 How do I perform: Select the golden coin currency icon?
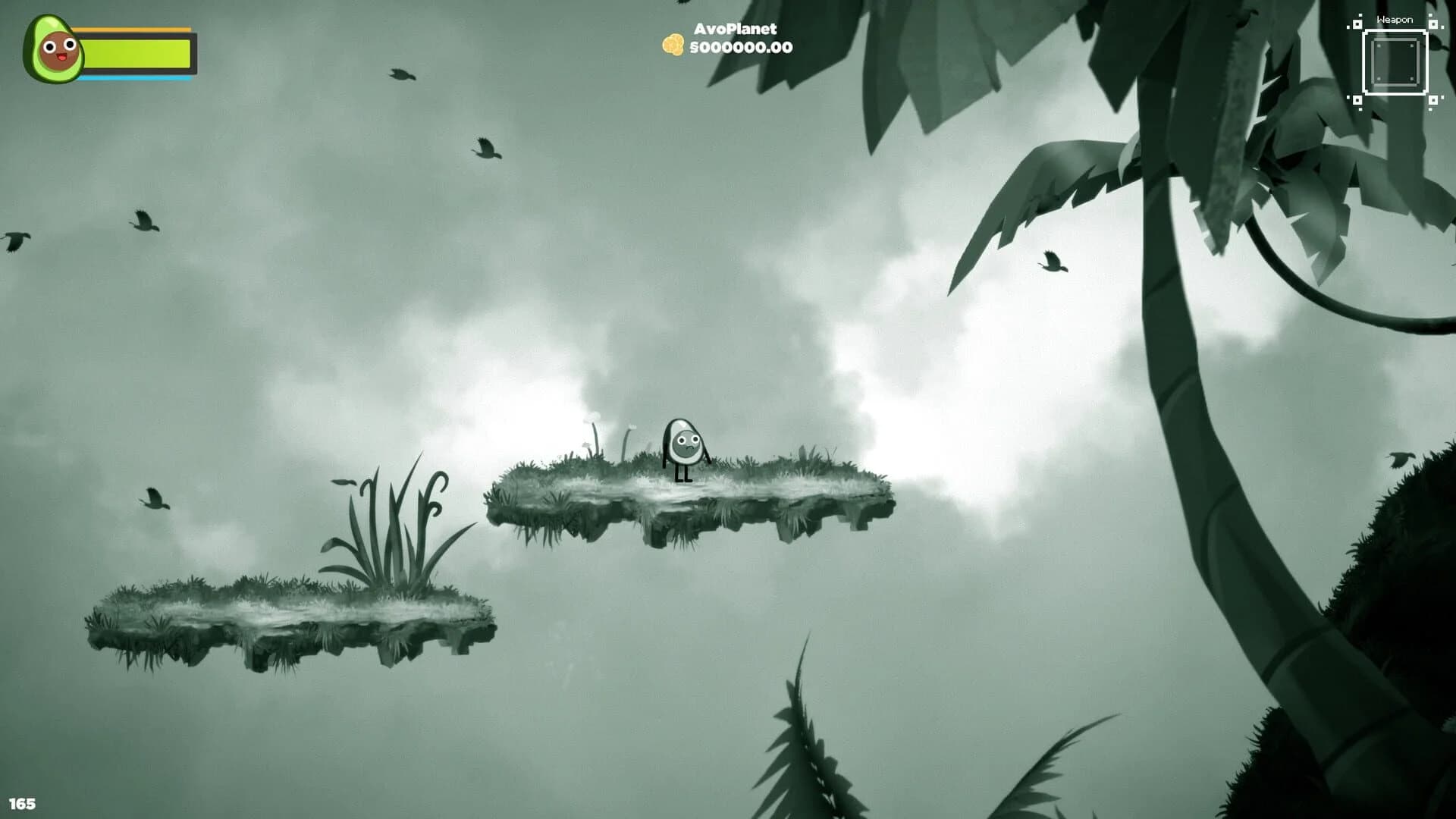point(672,45)
